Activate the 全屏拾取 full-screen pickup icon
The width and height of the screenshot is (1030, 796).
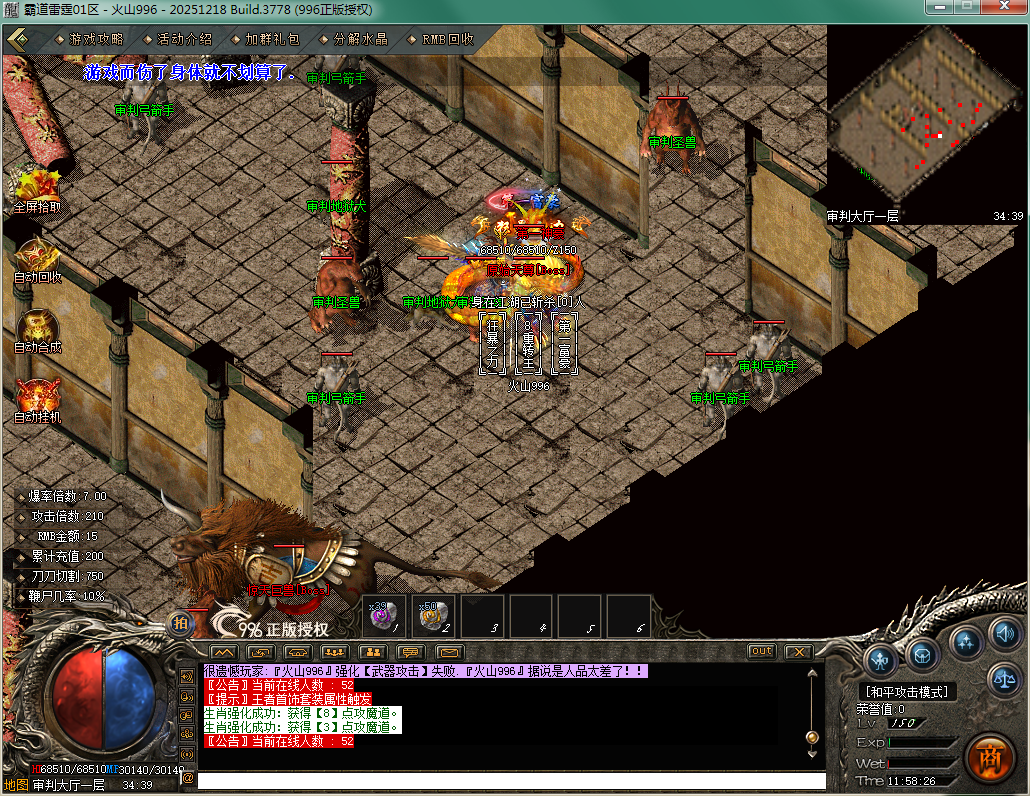pos(37,188)
